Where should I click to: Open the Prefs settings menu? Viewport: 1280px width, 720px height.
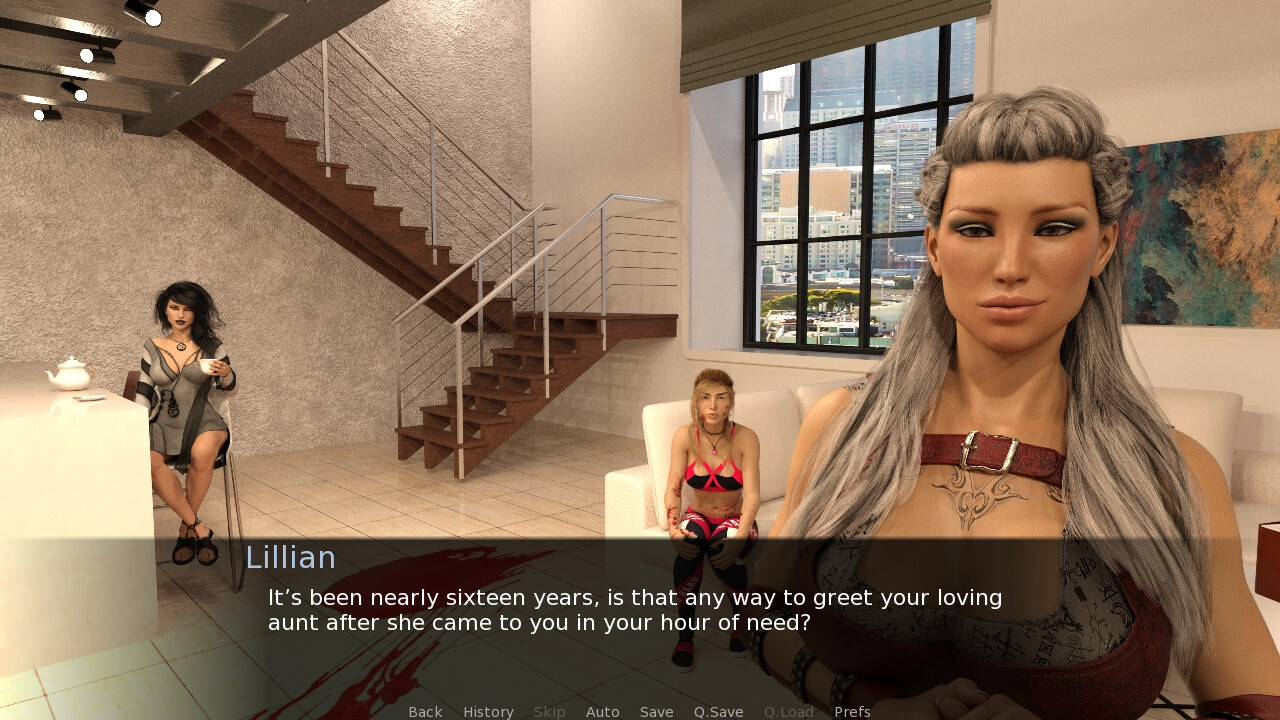[852, 712]
